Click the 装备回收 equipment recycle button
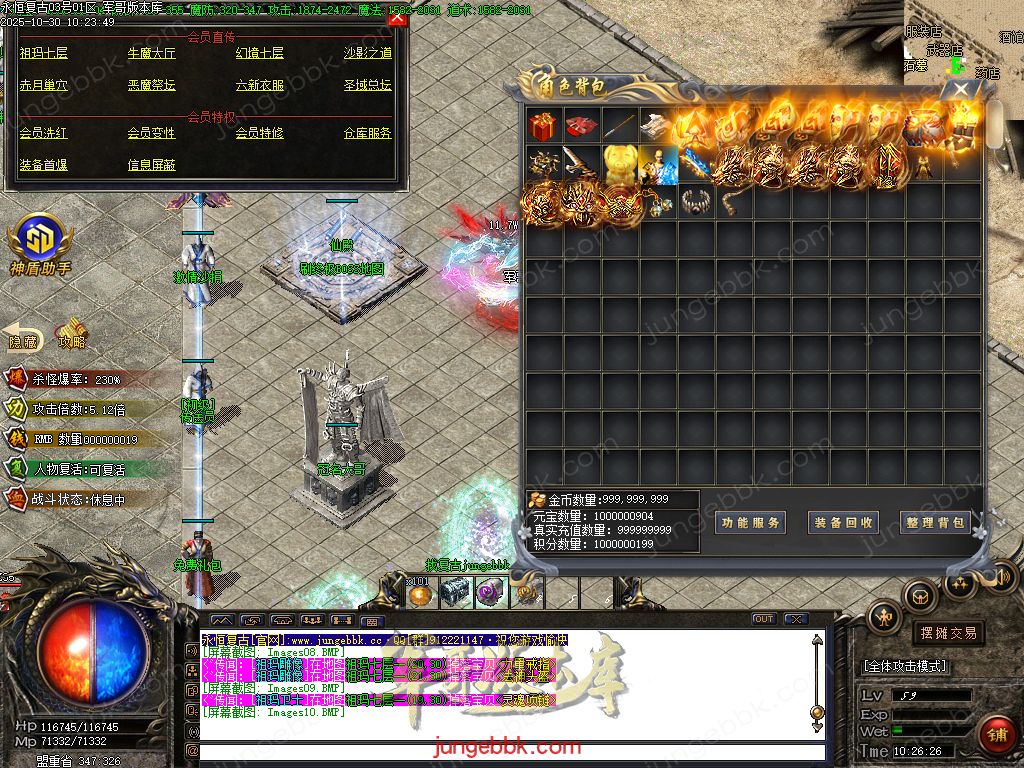 click(843, 522)
